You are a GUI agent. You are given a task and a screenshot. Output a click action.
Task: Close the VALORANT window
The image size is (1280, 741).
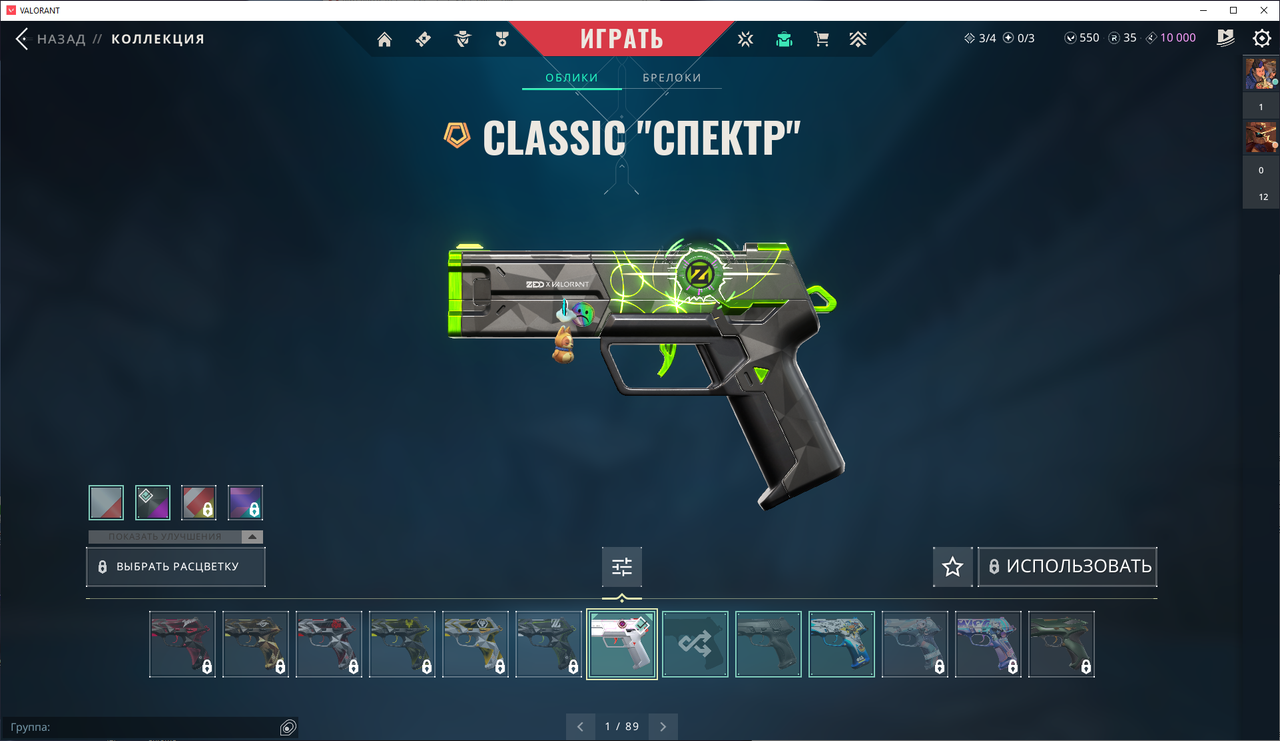pyautogui.click(x=1261, y=10)
